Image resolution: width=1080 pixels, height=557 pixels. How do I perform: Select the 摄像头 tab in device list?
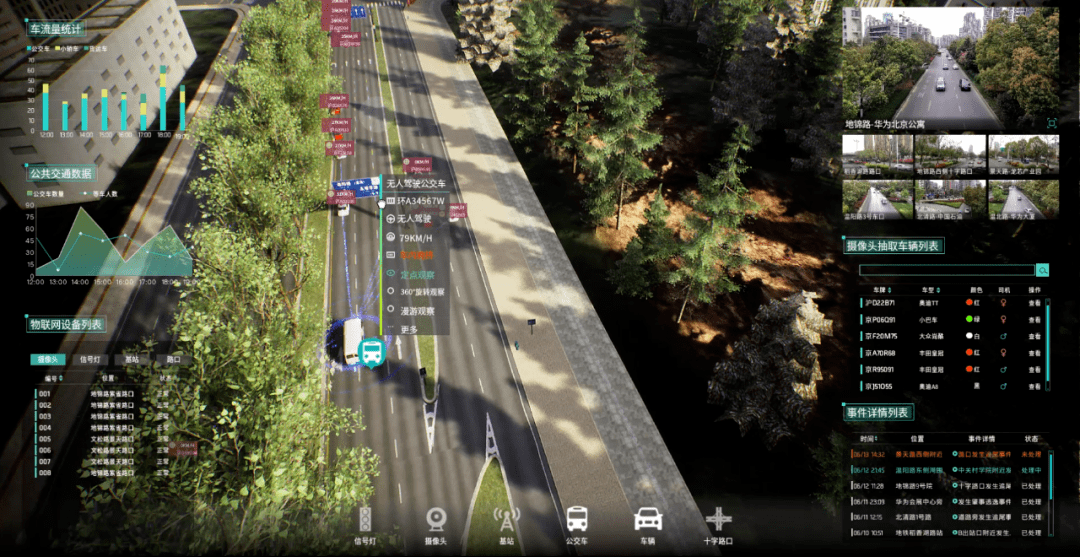click(47, 359)
